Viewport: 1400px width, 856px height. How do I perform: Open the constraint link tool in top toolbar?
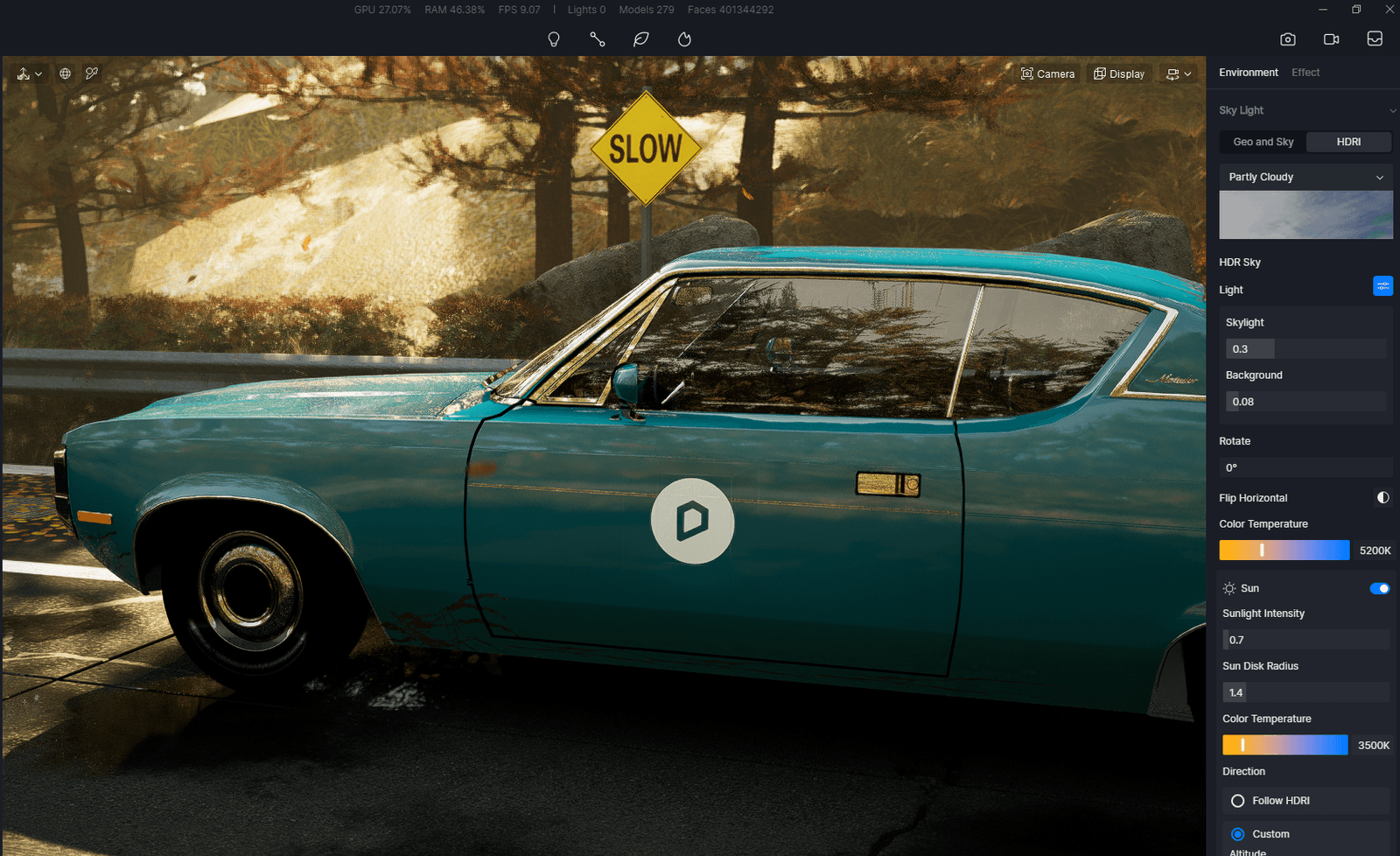click(597, 39)
